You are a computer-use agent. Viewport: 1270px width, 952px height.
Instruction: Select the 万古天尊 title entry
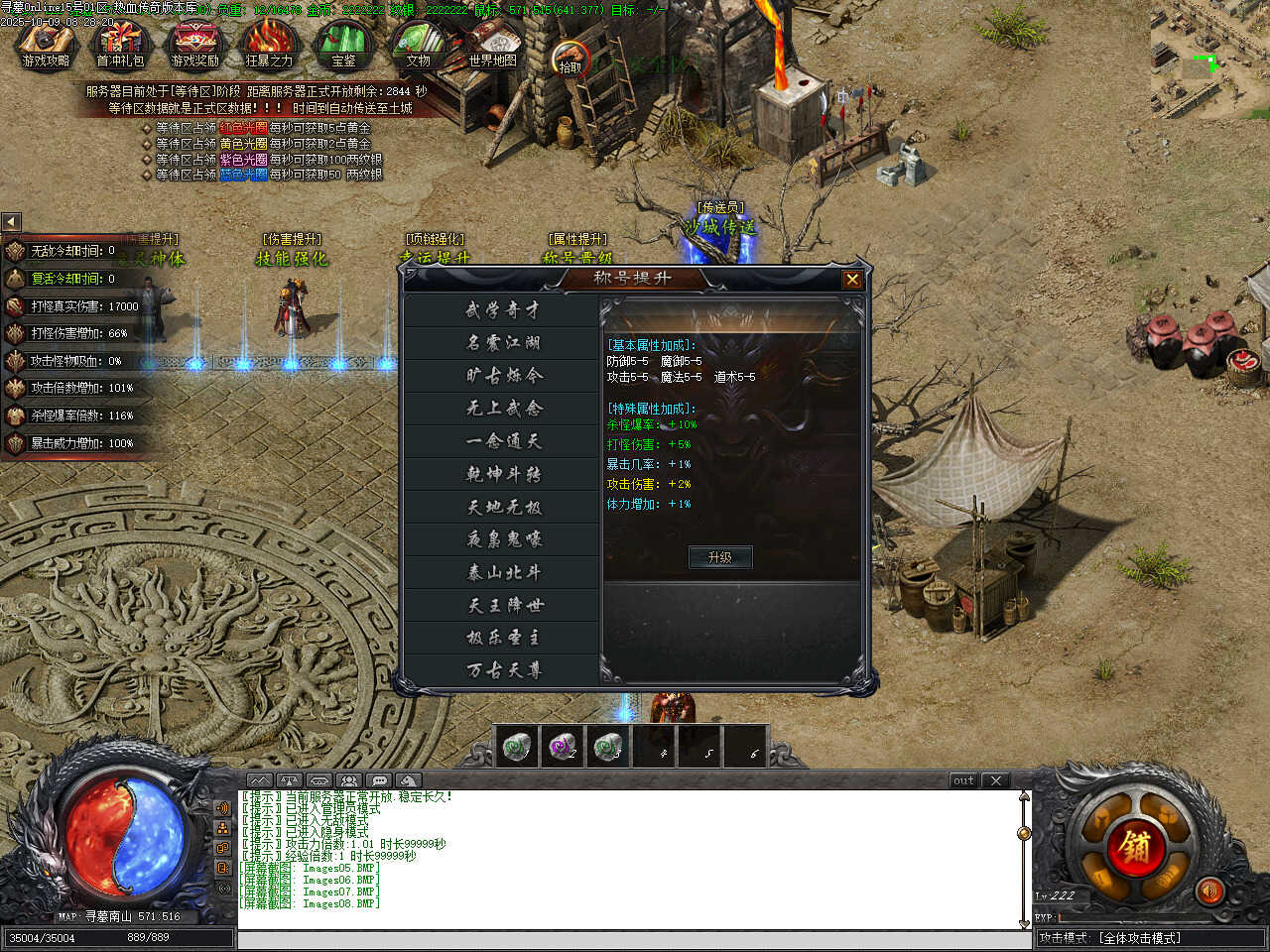[503, 670]
